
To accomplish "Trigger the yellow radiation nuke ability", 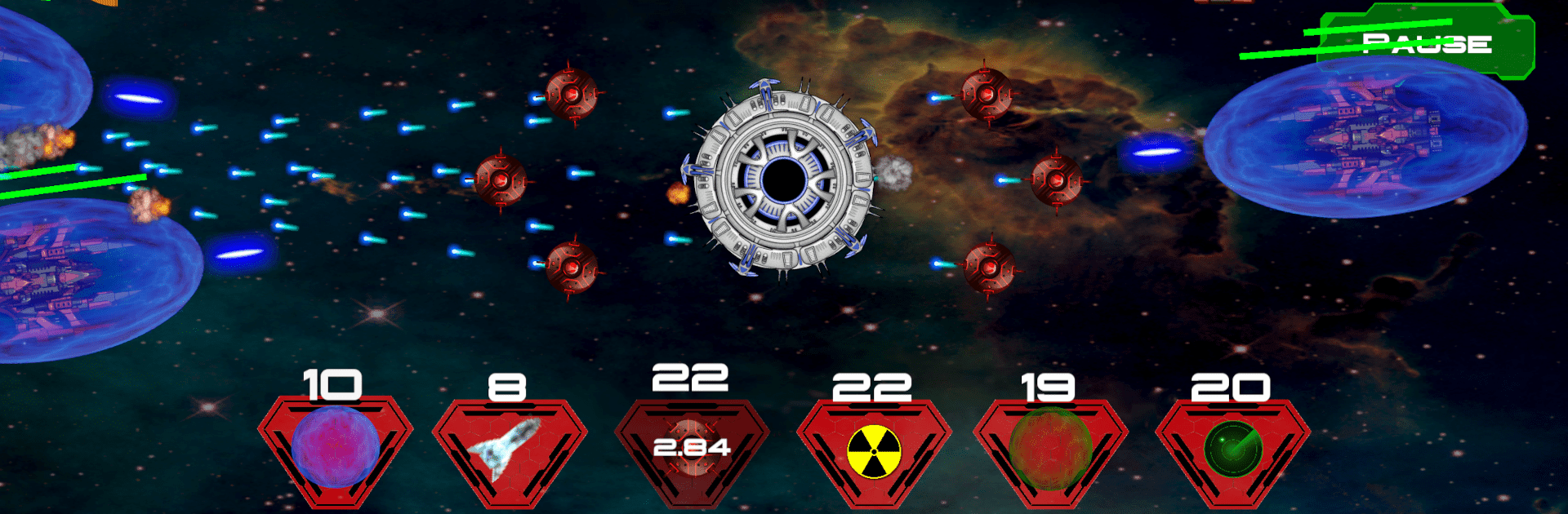I will point(874,451).
